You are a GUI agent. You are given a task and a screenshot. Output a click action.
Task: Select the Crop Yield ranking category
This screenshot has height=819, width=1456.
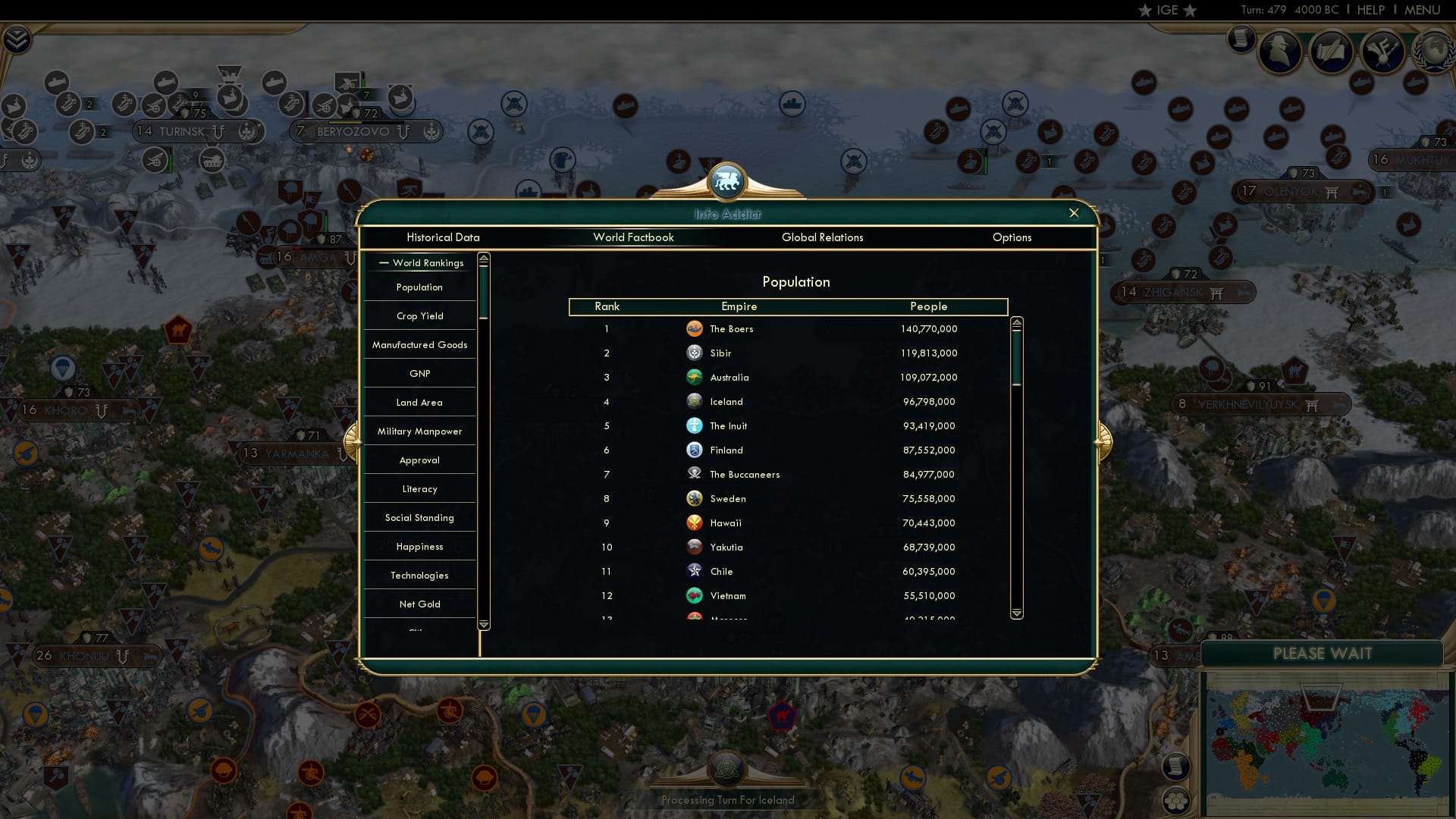coord(420,315)
